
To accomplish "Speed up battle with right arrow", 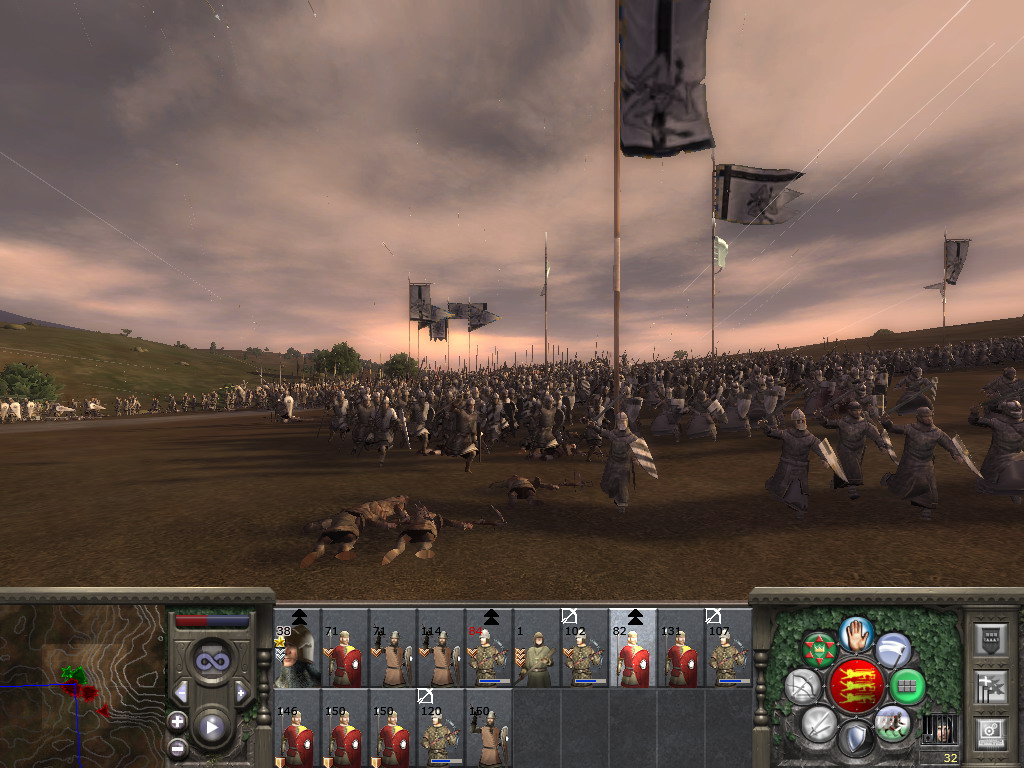I will pyautogui.click(x=241, y=691).
